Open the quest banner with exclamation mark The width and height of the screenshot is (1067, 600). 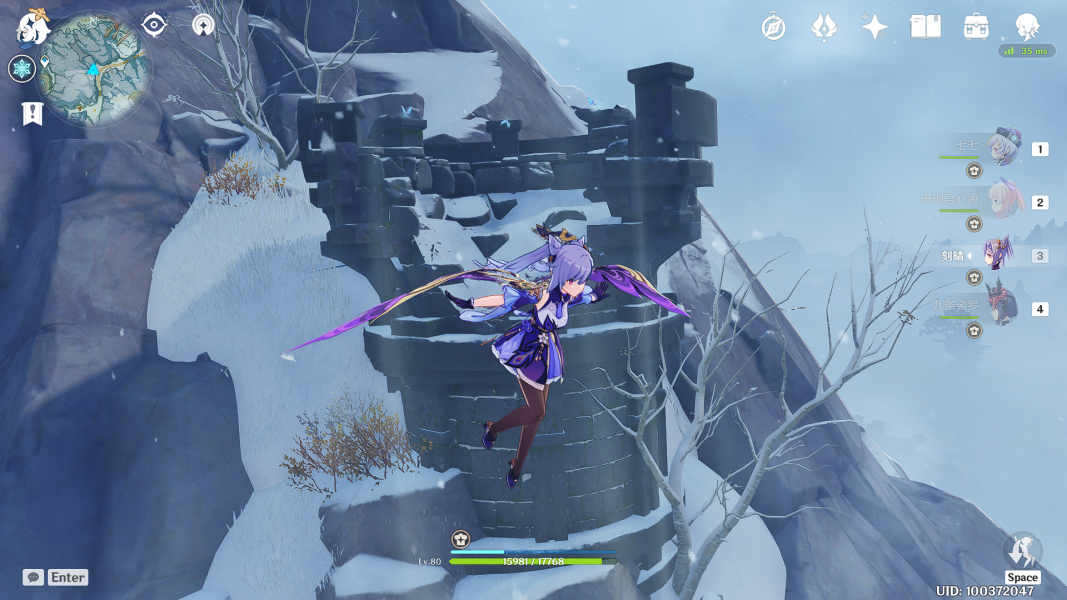[32, 113]
